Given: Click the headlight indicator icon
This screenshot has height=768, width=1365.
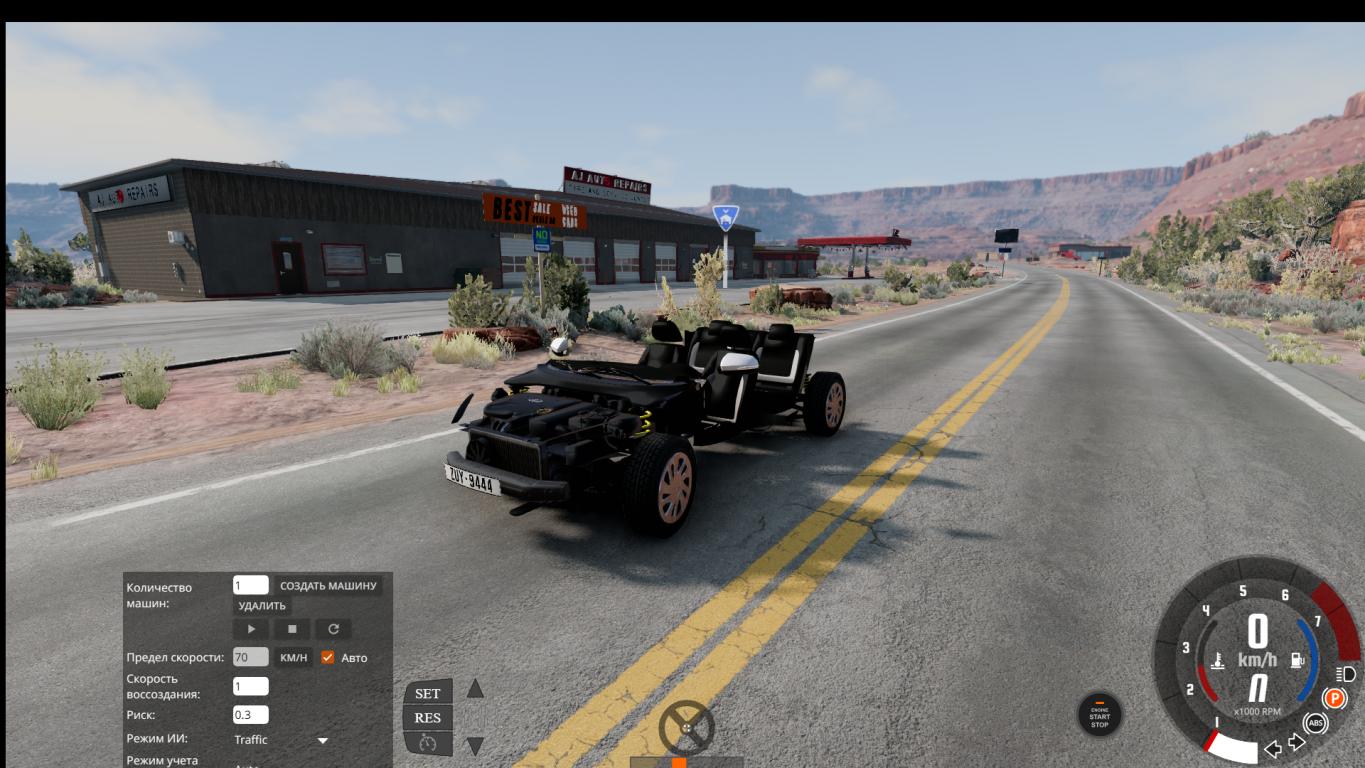Looking at the screenshot, I should pos(1345,674).
